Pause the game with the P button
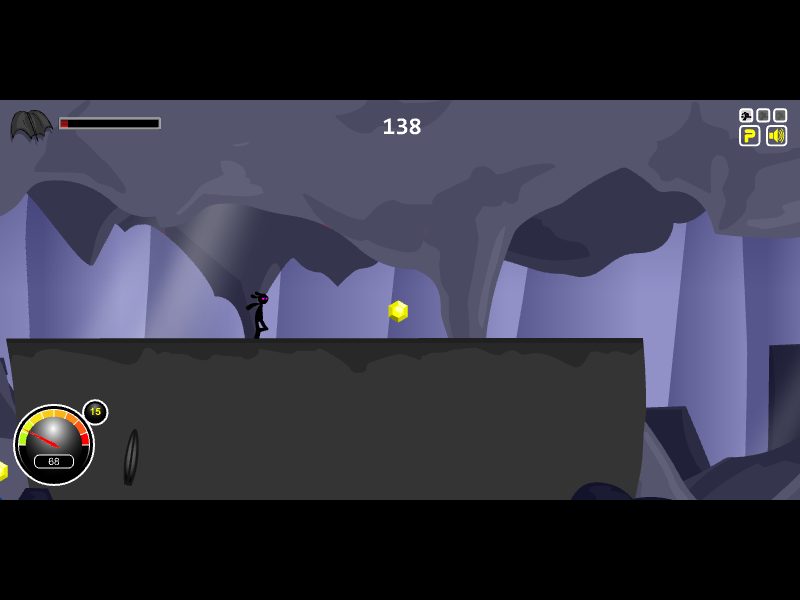This screenshot has height=600, width=800. 749,136
